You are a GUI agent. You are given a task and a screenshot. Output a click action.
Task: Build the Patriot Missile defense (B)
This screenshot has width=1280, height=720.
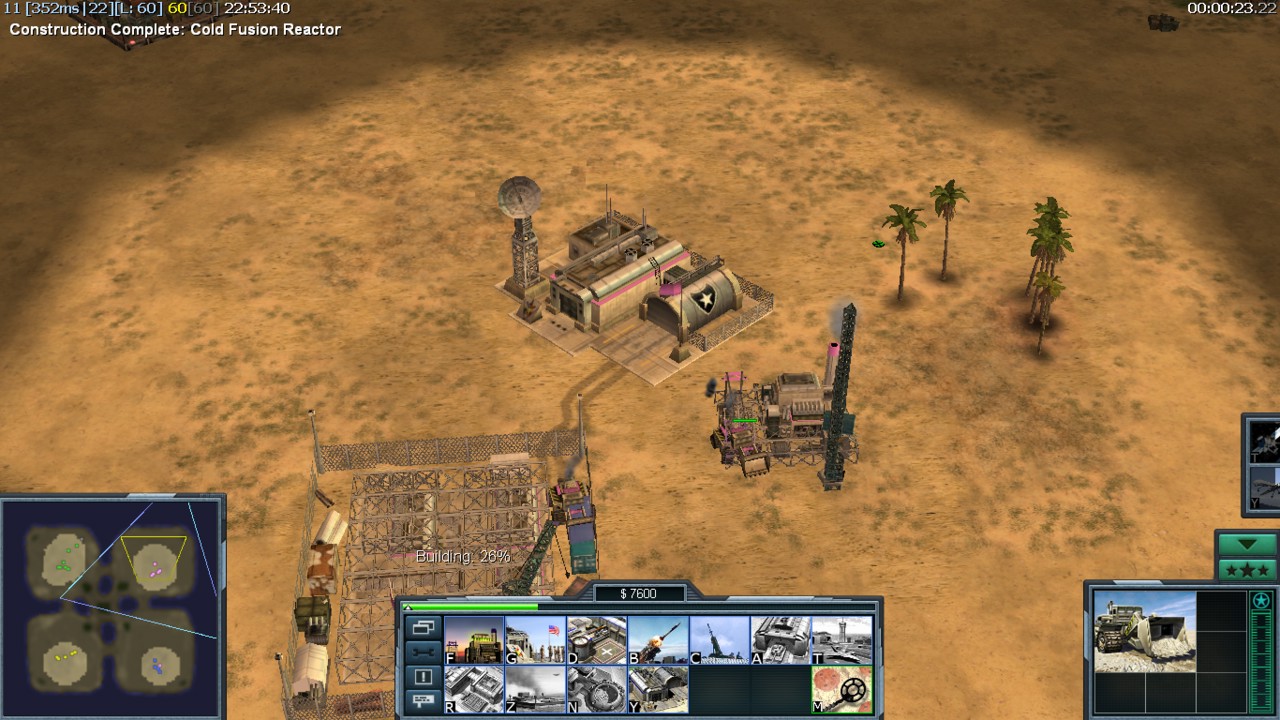click(658, 640)
